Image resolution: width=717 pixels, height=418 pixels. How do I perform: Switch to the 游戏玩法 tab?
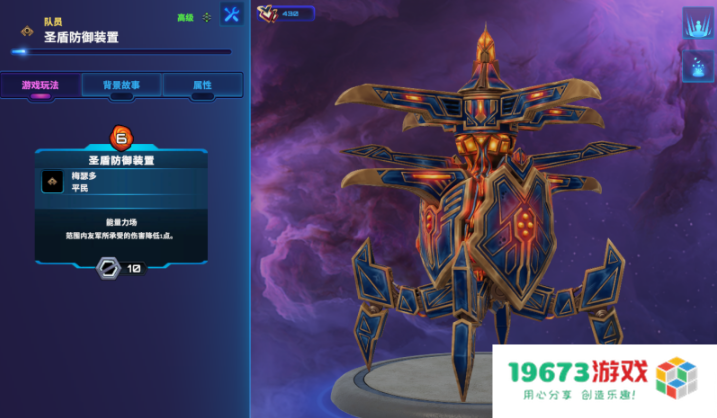40,85
